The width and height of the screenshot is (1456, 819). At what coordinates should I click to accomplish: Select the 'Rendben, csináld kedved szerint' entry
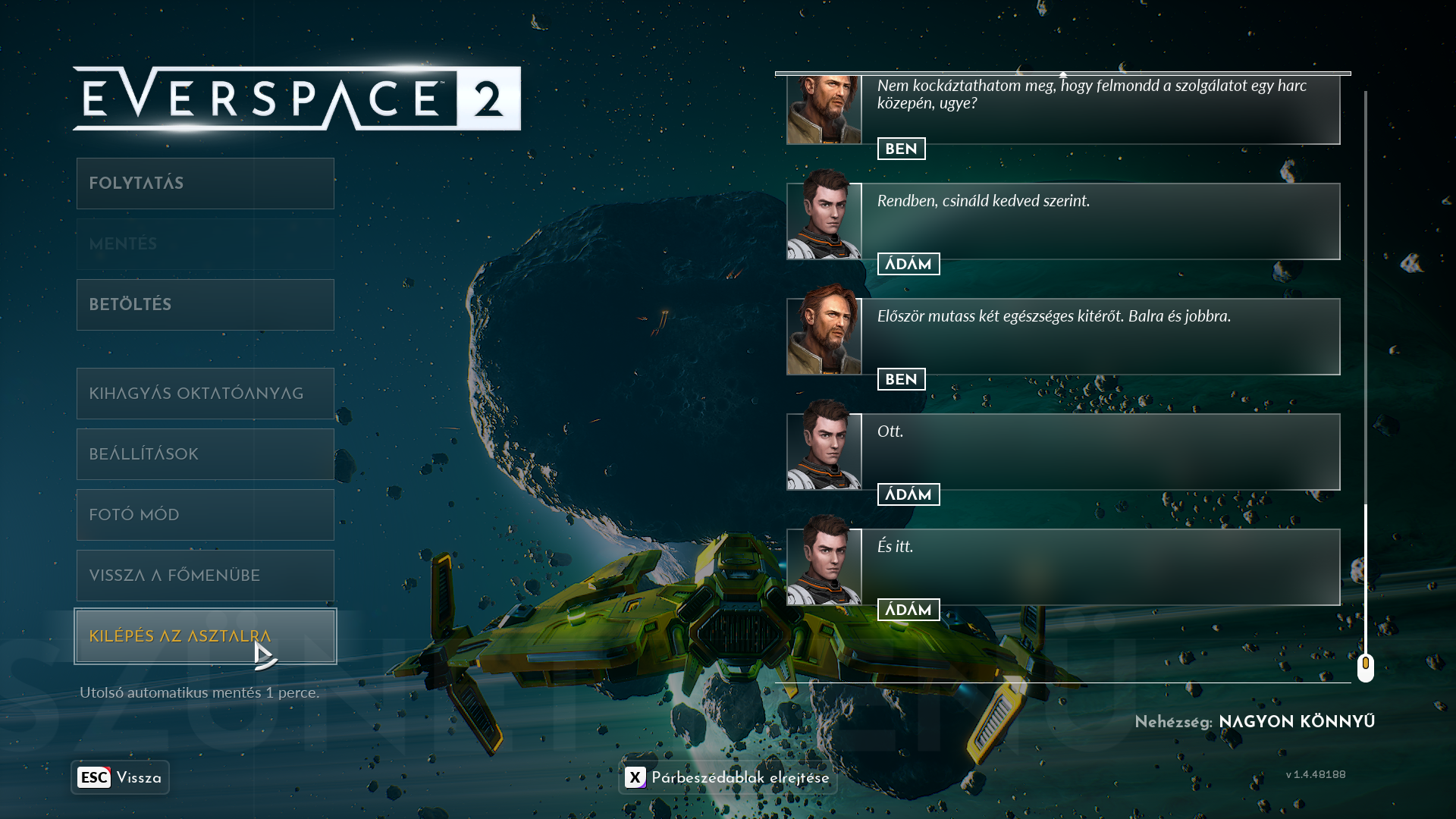(x=1100, y=221)
